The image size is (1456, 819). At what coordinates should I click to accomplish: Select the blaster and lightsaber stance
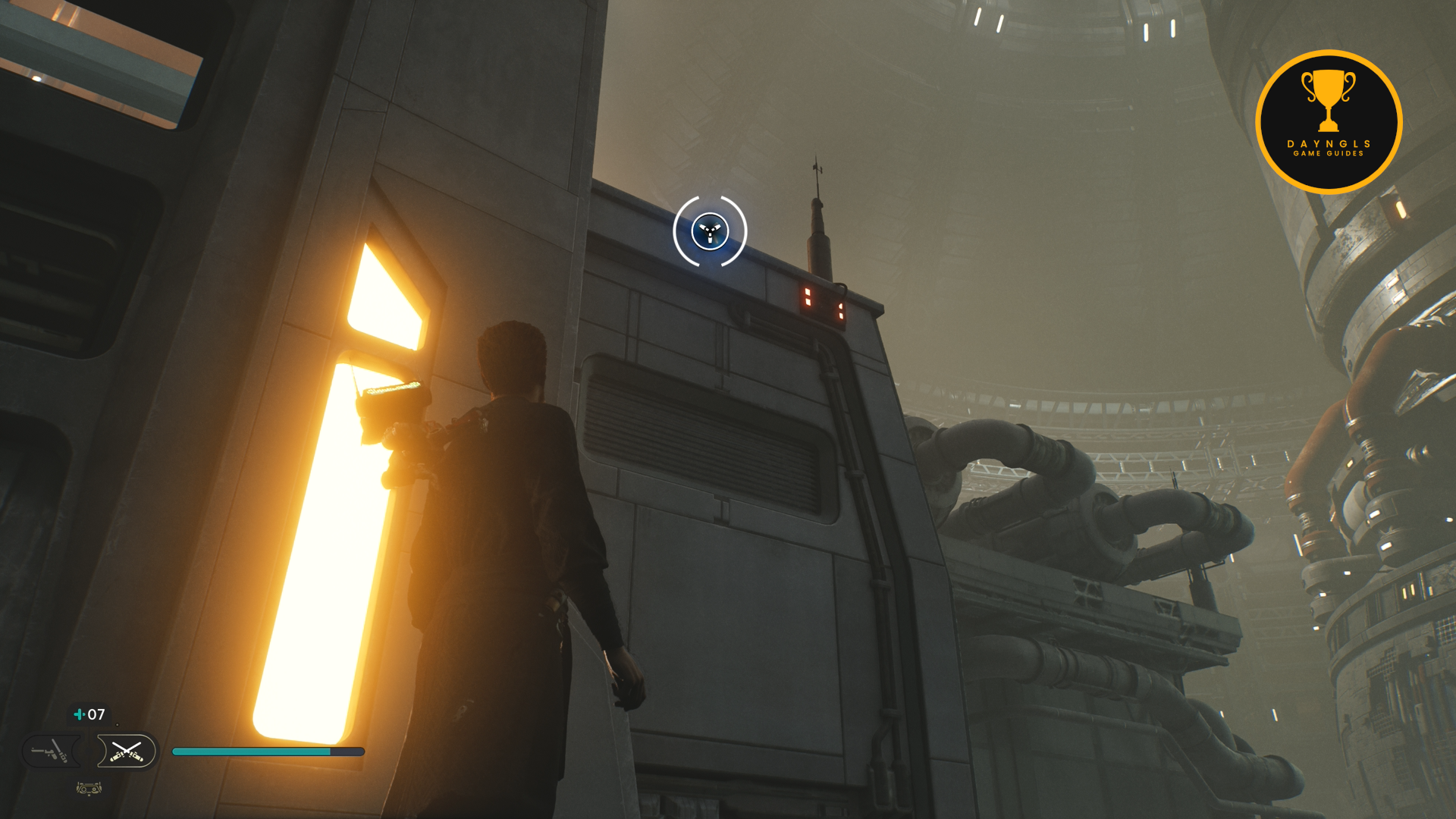tap(50, 752)
